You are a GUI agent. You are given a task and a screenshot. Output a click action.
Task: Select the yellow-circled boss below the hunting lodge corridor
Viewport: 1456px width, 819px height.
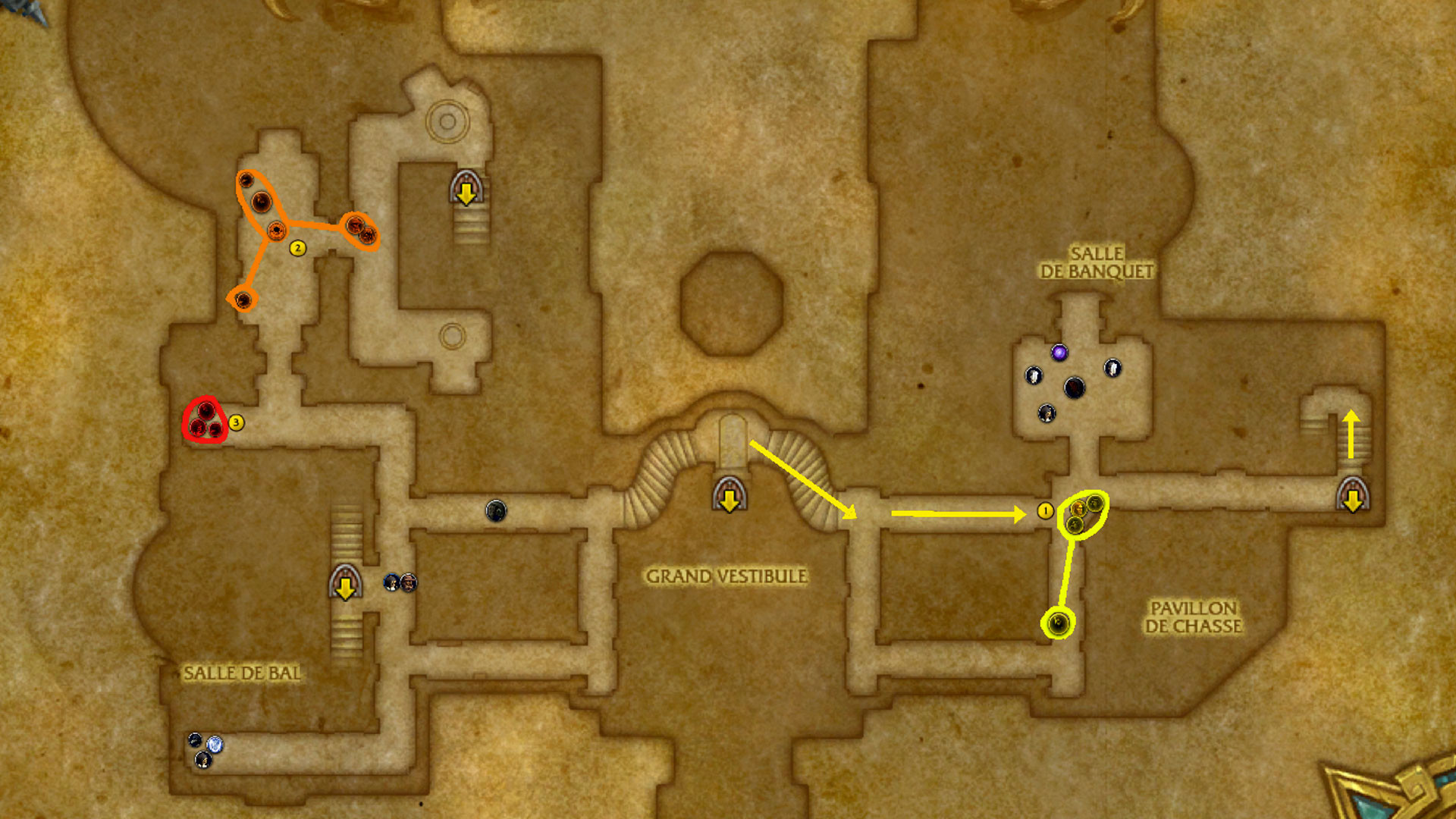(1059, 624)
